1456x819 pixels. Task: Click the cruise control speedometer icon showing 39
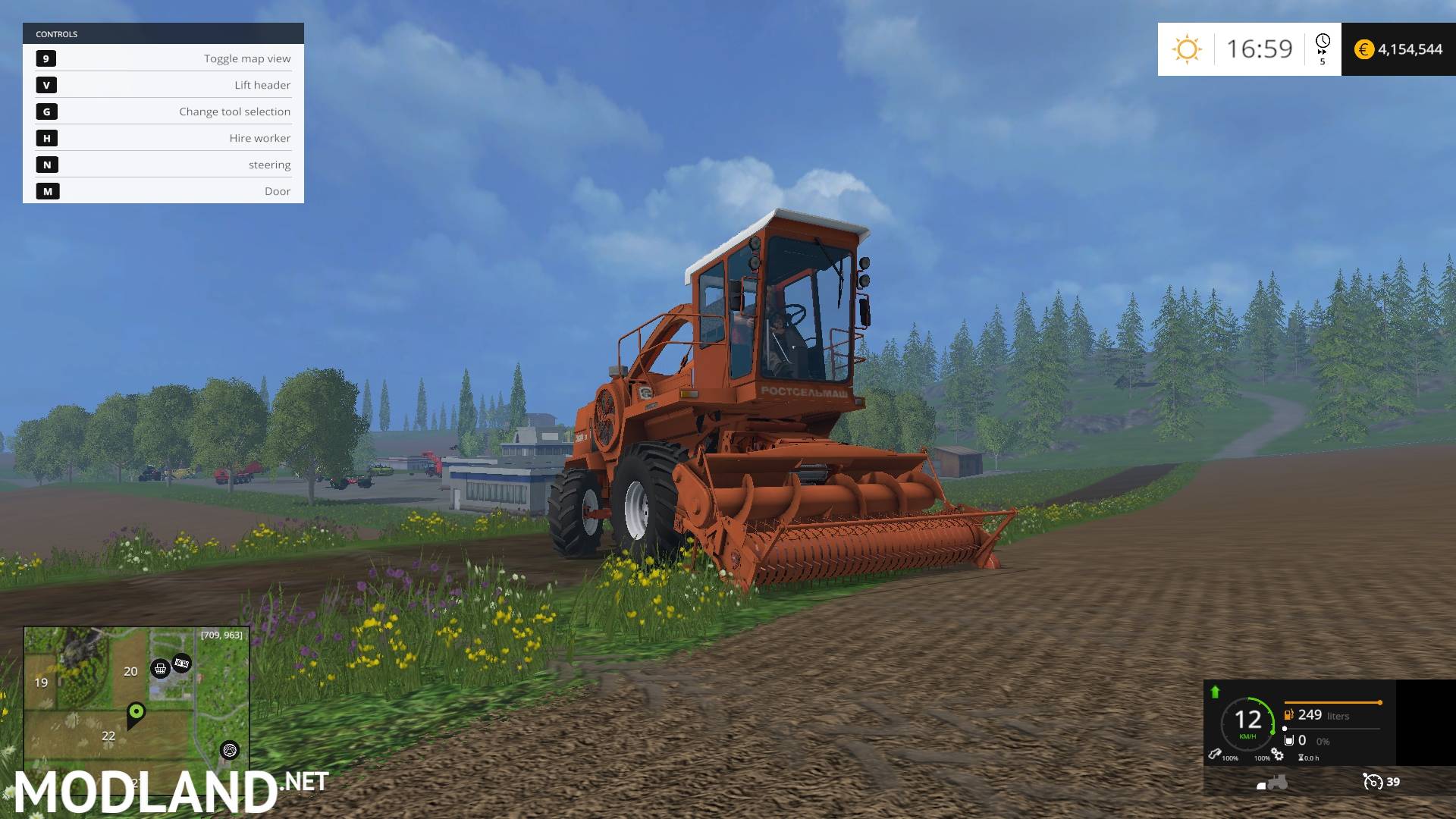[x=1373, y=782]
